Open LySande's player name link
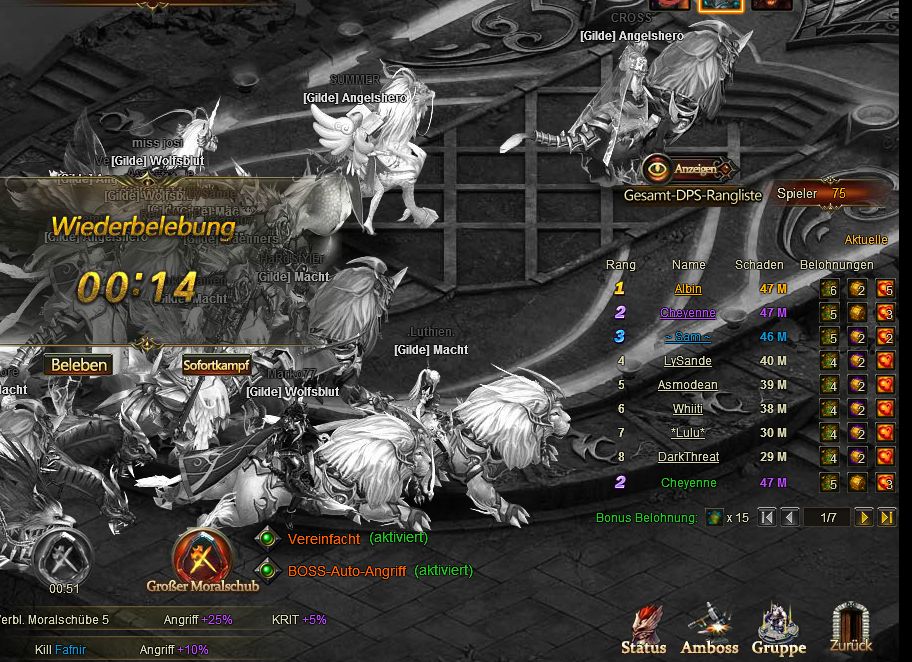The width and height of the screenshot is (912, 662). [688, 361]
